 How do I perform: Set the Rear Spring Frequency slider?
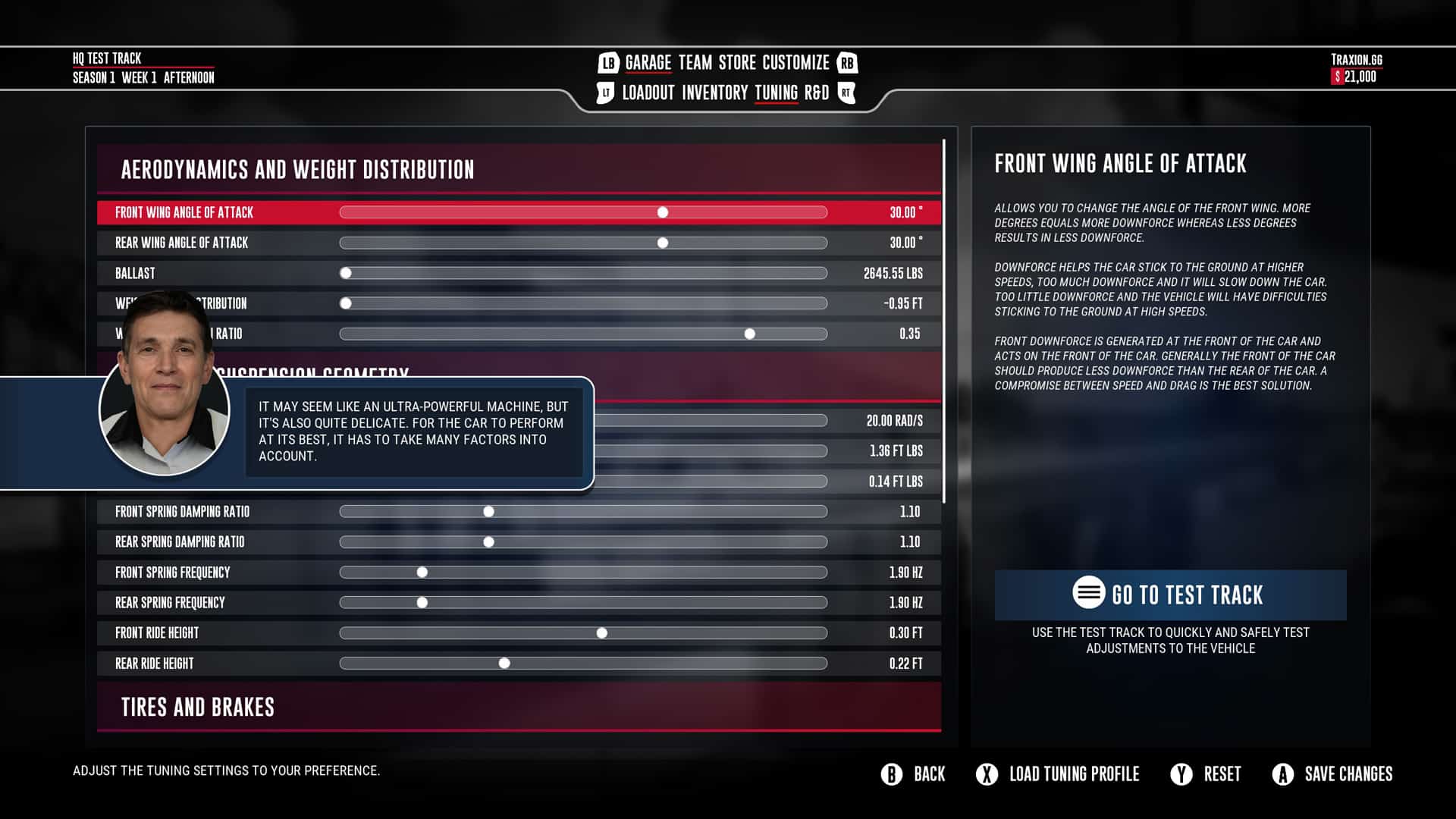coord(422,603)
